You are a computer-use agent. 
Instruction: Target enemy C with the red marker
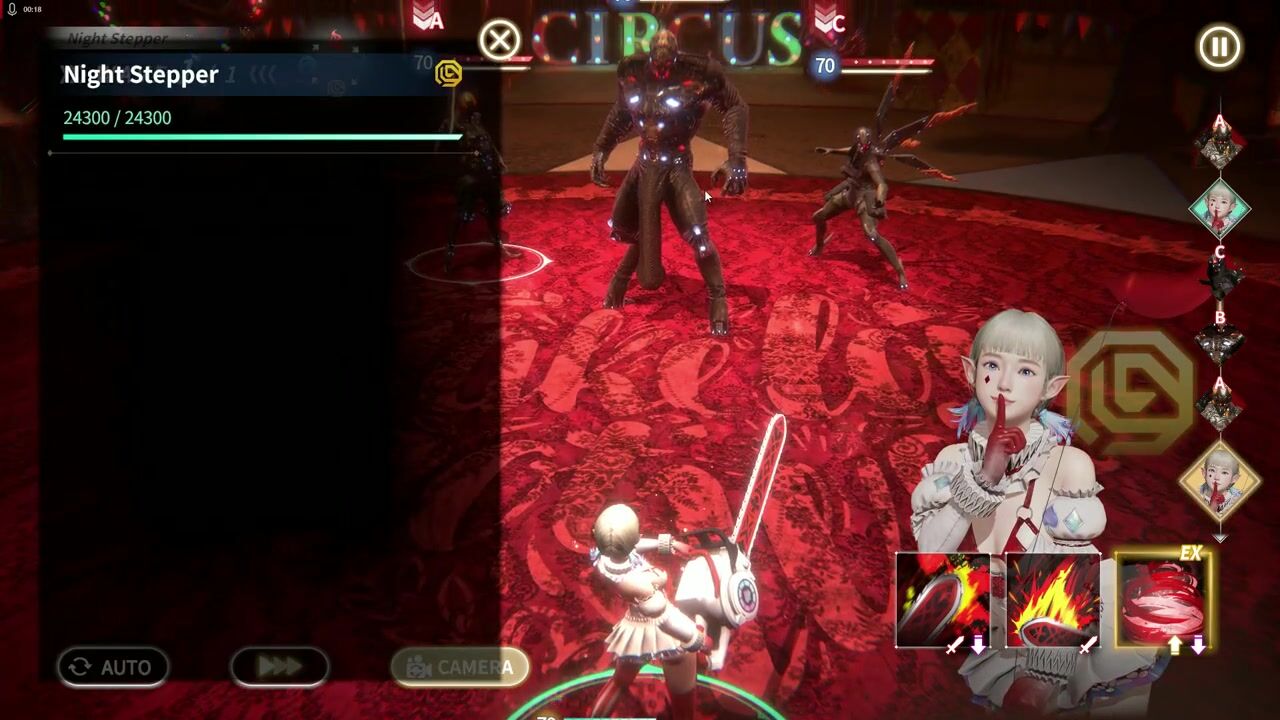click(829, 20)
